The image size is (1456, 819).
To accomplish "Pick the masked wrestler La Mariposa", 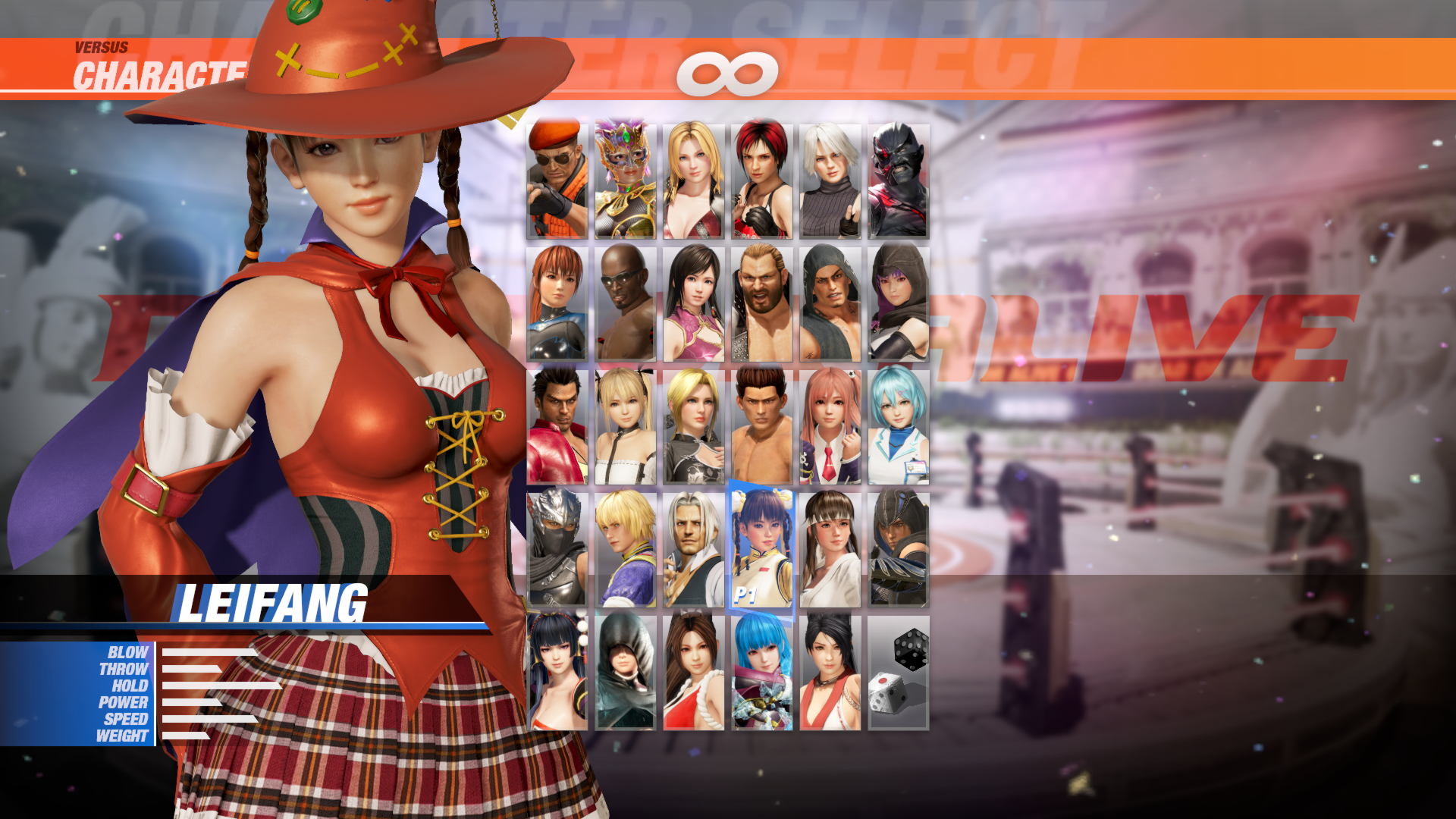I will tap(626, 174).
